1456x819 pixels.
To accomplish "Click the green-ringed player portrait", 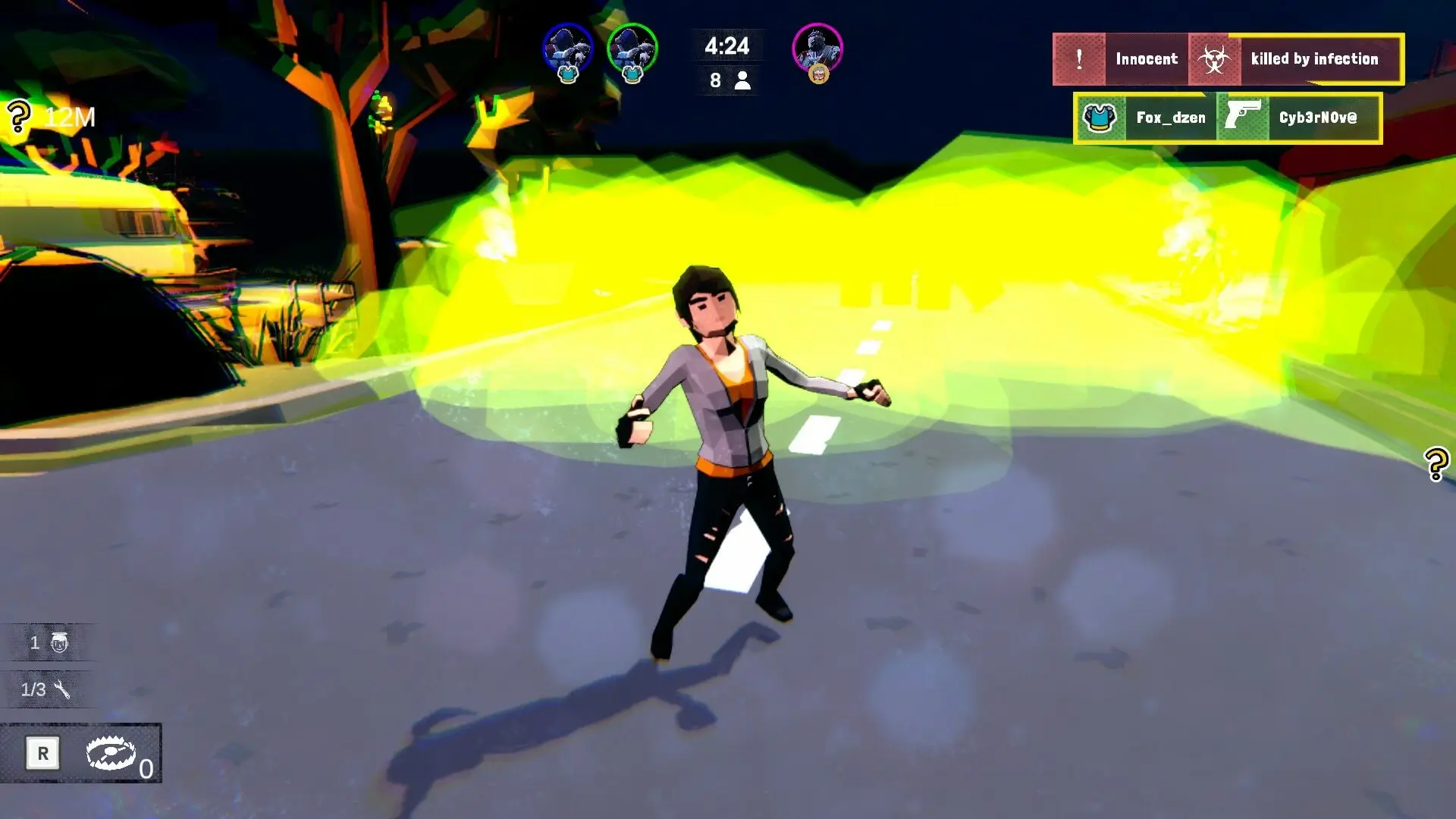I will (632, 49).
